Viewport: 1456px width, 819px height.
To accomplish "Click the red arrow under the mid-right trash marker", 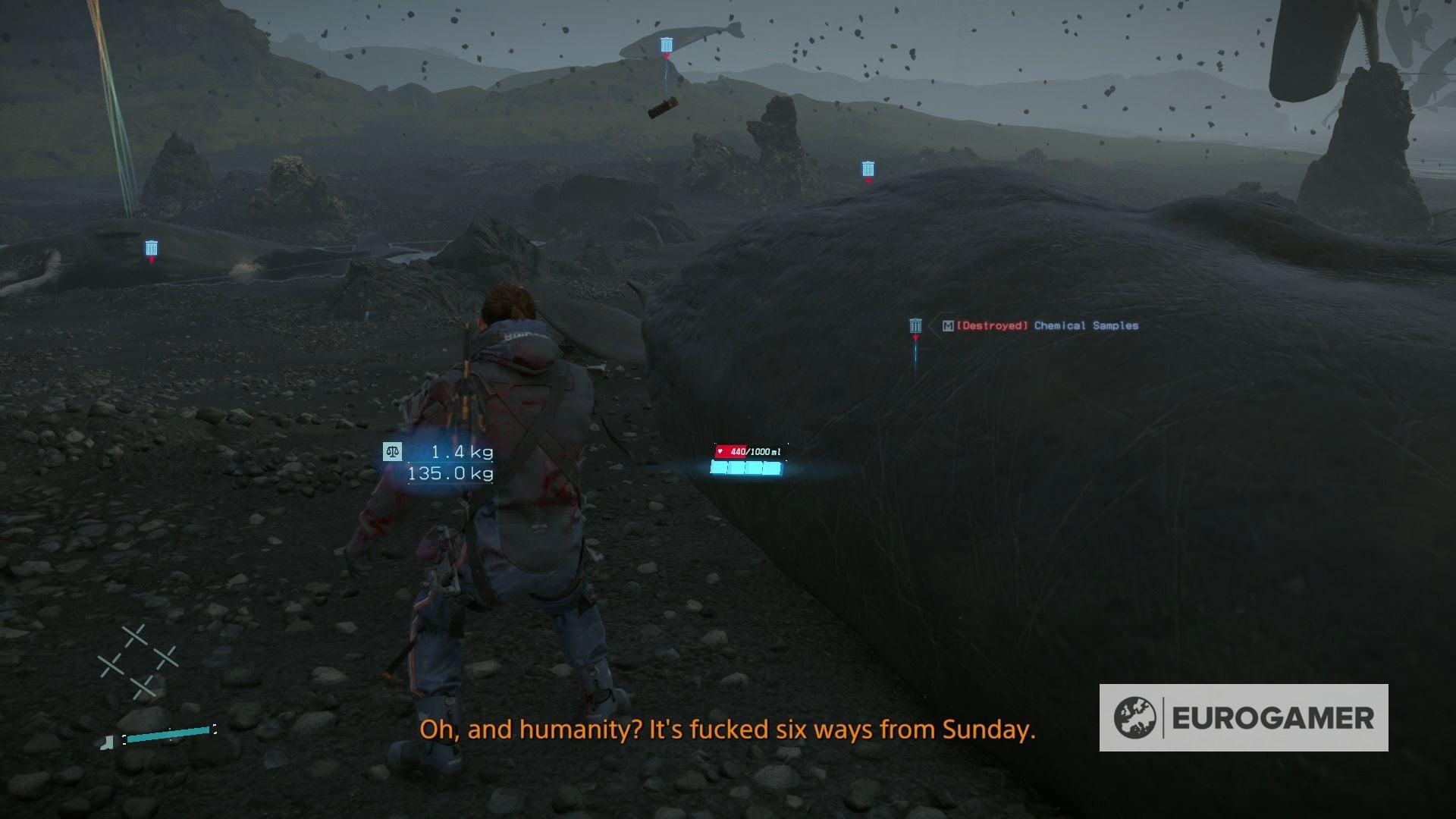I will coord(867,179).
